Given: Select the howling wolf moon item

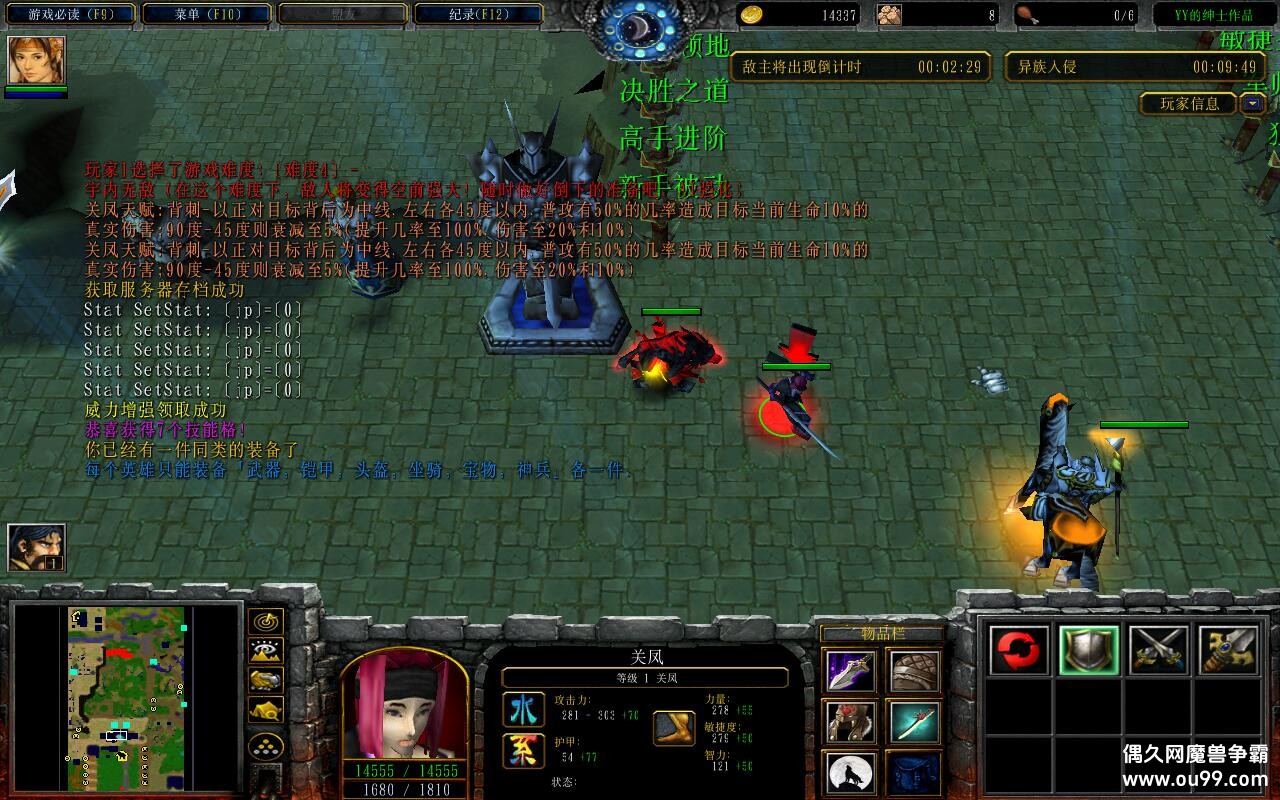Looking at the screenshot, I should coord(851,773).
